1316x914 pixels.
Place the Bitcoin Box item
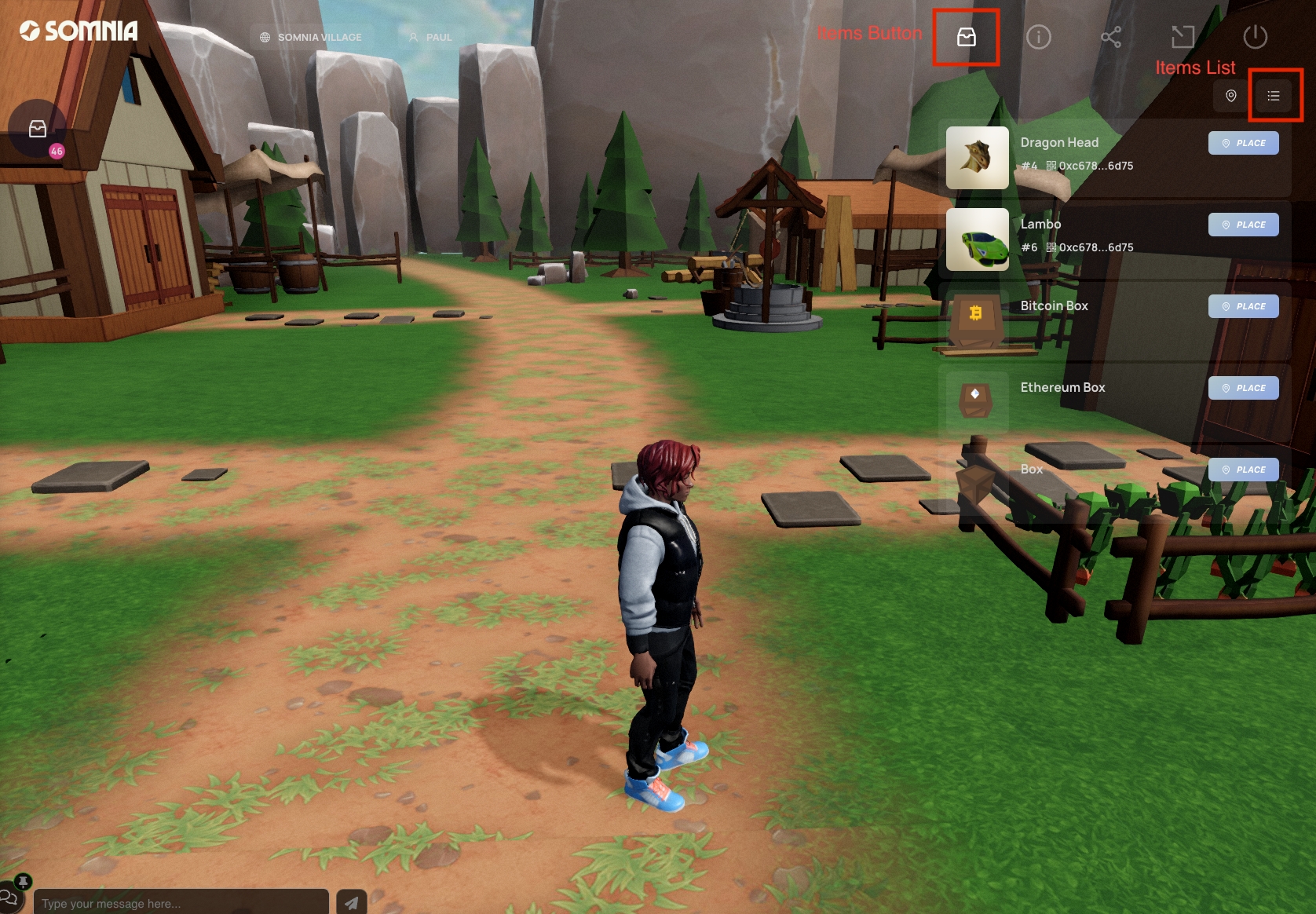[x=1243, y=306]
